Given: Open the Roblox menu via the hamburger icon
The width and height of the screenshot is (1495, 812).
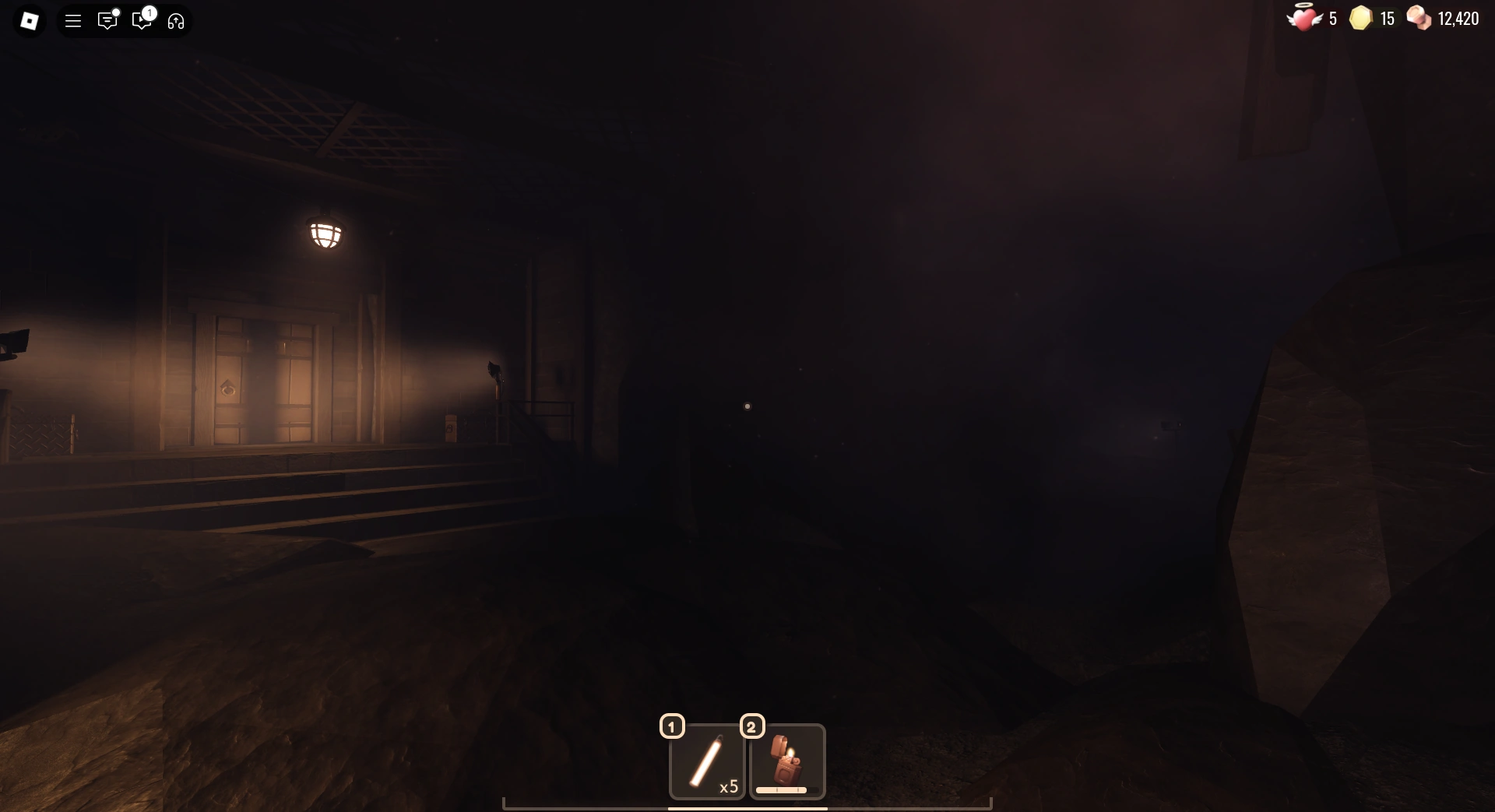Looking at the screenshot, I should pyautogui.click(x=73, y=21).
